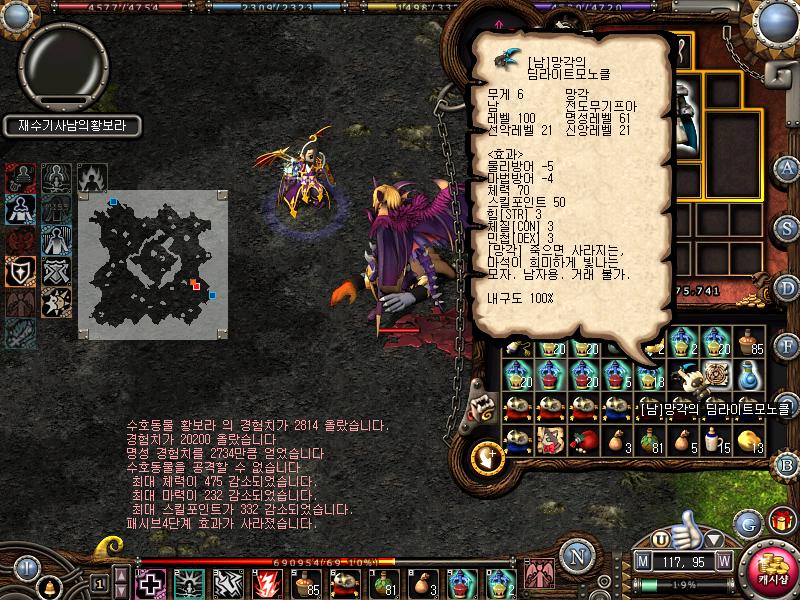The height and width of the screenshot is (600, 800).
Task: Click the shield with star buff icon
Action: click(19, 270)
